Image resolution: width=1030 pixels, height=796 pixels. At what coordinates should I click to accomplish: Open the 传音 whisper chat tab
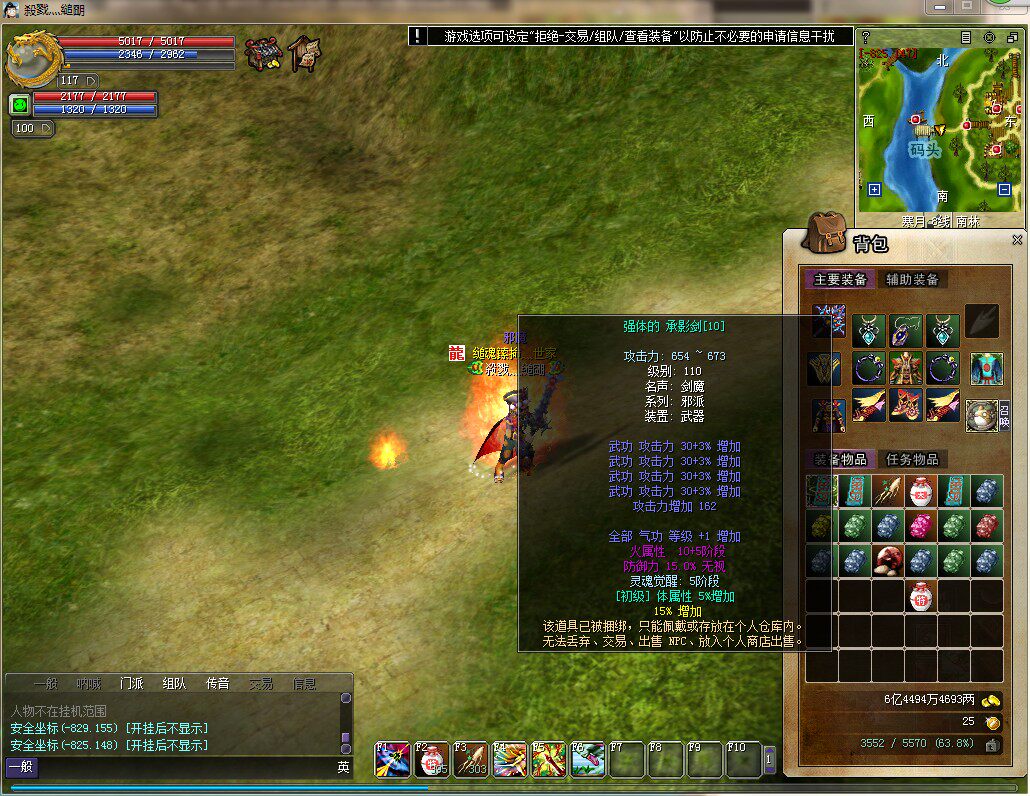pyautogui.click(x=218, y=684)
